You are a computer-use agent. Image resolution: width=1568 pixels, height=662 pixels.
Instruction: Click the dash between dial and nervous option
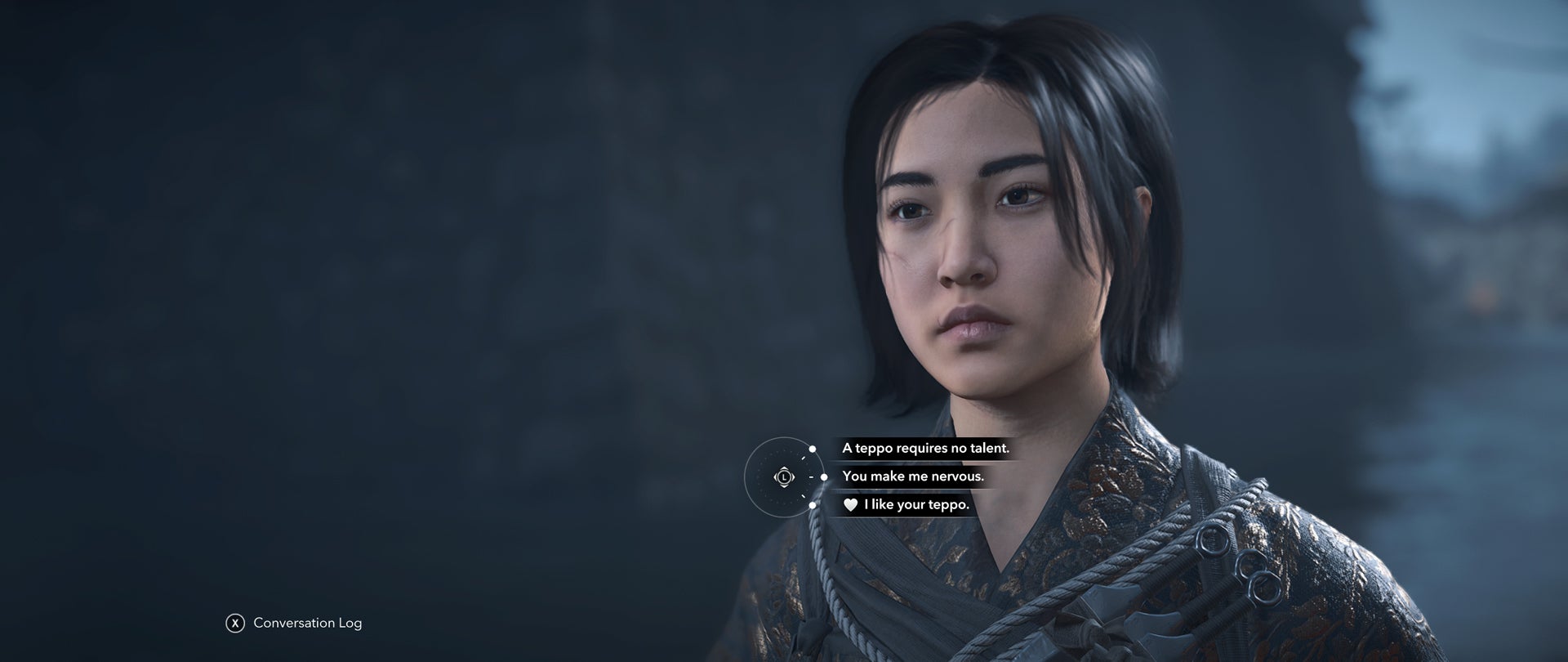(x=812, y=477)
